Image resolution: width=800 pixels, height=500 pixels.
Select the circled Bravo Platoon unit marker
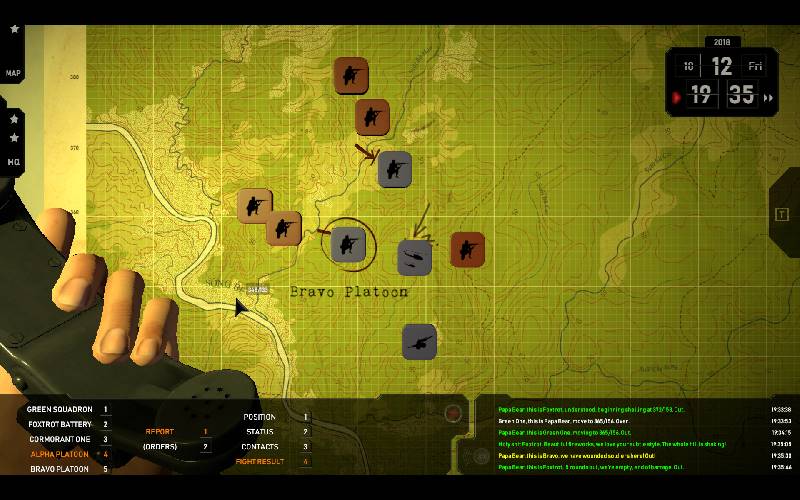[x=348, y=243]
